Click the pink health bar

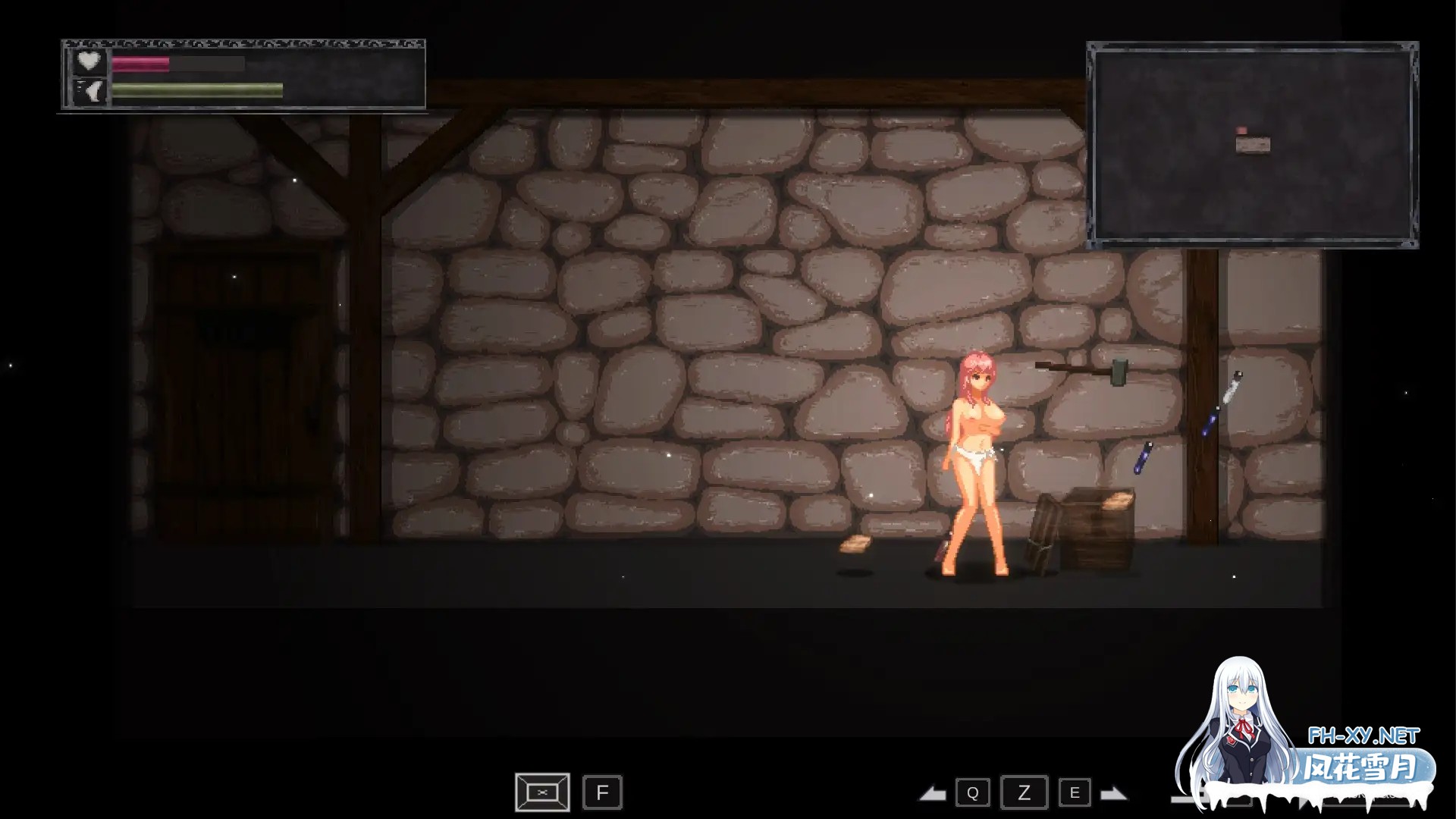click(140, 64)
